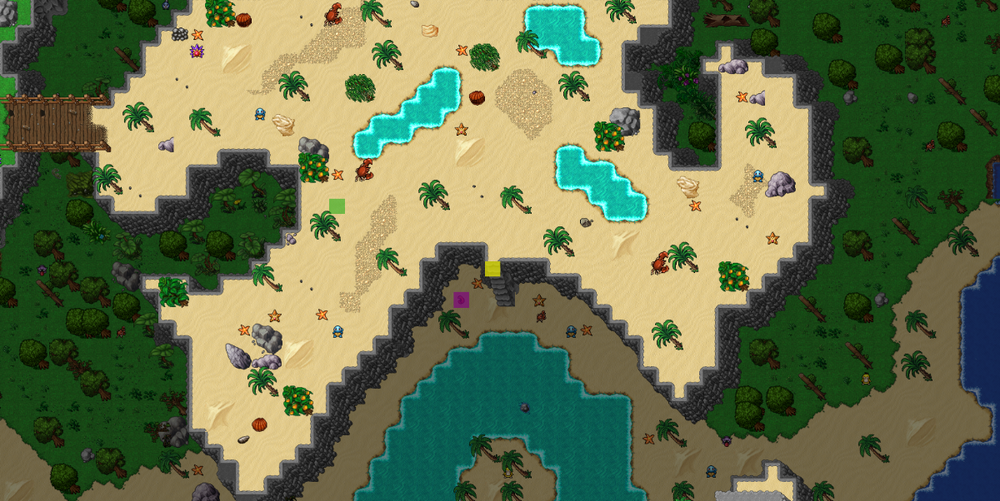Select the green square map marker
1000x501 pixels.
click(337, 206)
